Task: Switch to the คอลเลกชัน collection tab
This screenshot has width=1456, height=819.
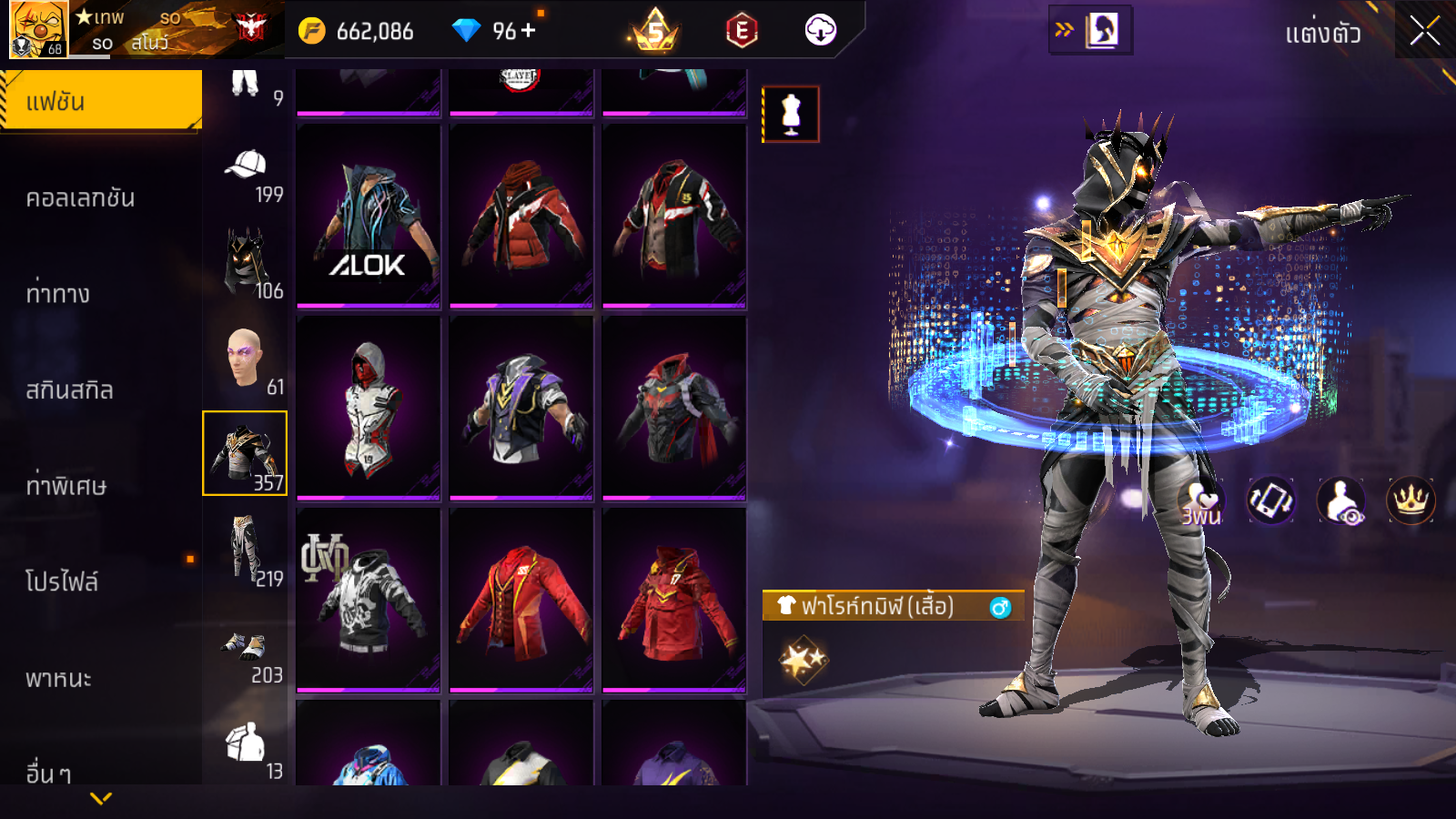Action: pos(81,198)
